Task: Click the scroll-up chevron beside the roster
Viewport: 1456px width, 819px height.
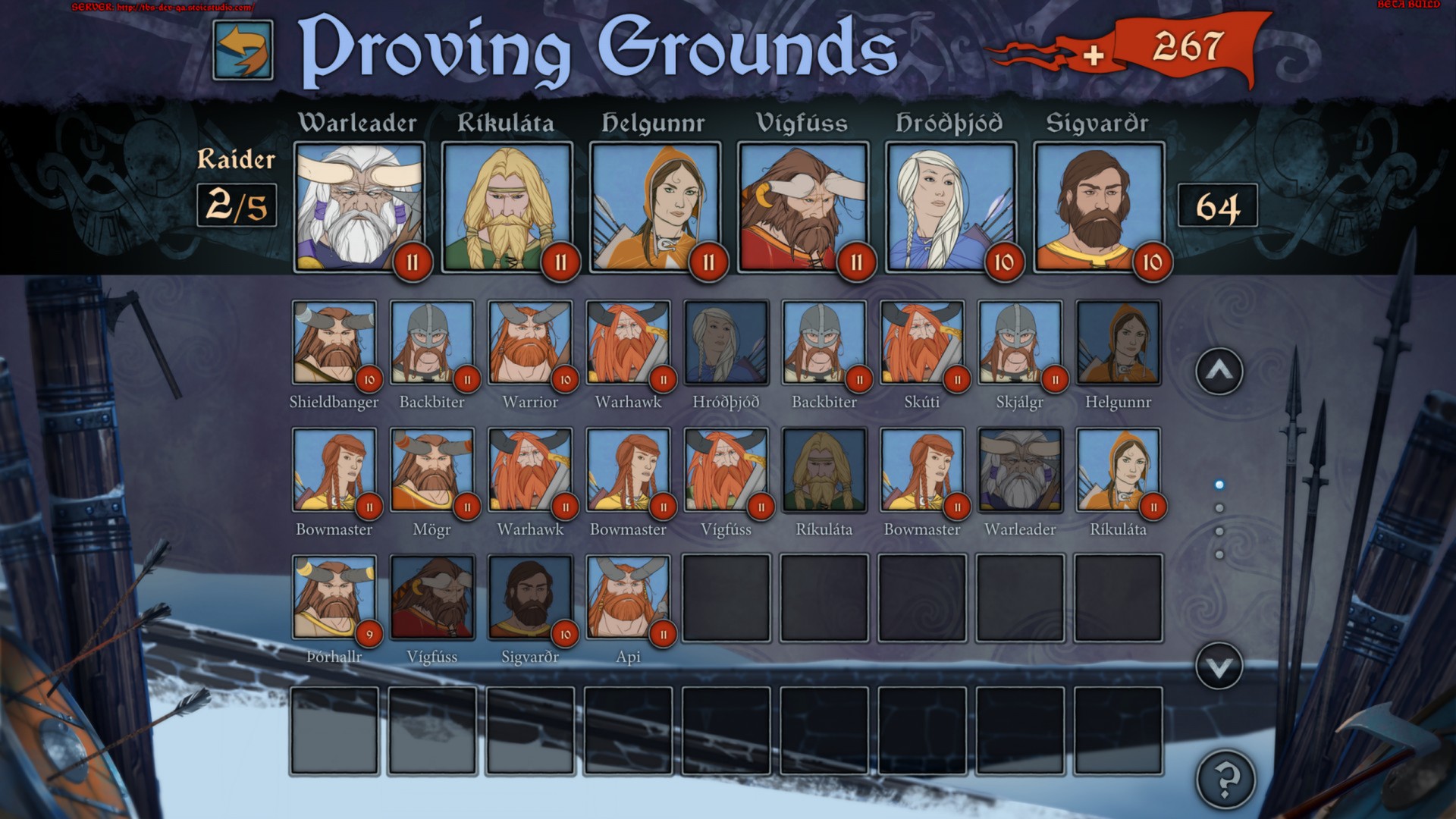Action: click(1219, 372)
